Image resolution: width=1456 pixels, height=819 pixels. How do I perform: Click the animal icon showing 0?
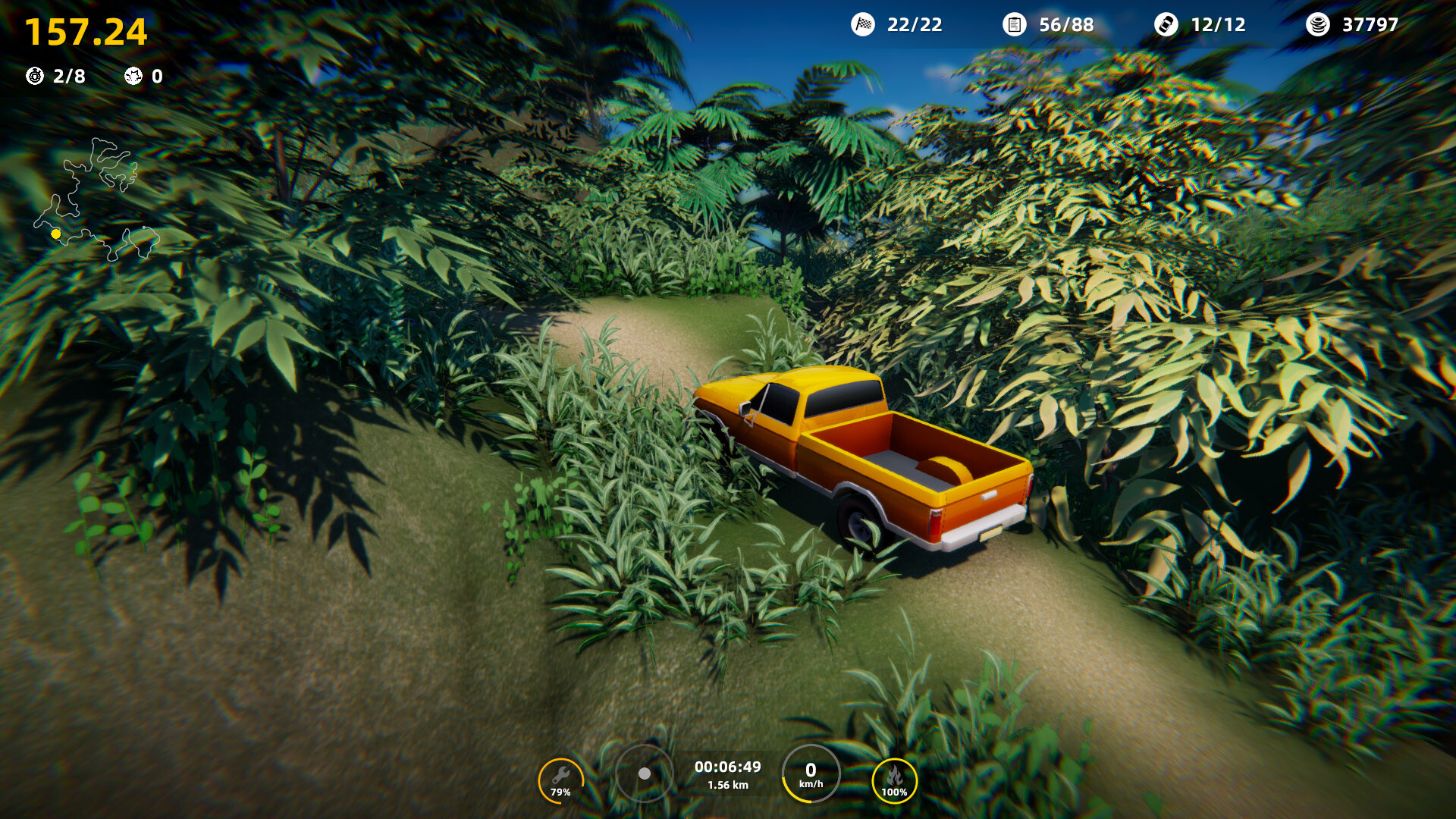coord(133,76)
